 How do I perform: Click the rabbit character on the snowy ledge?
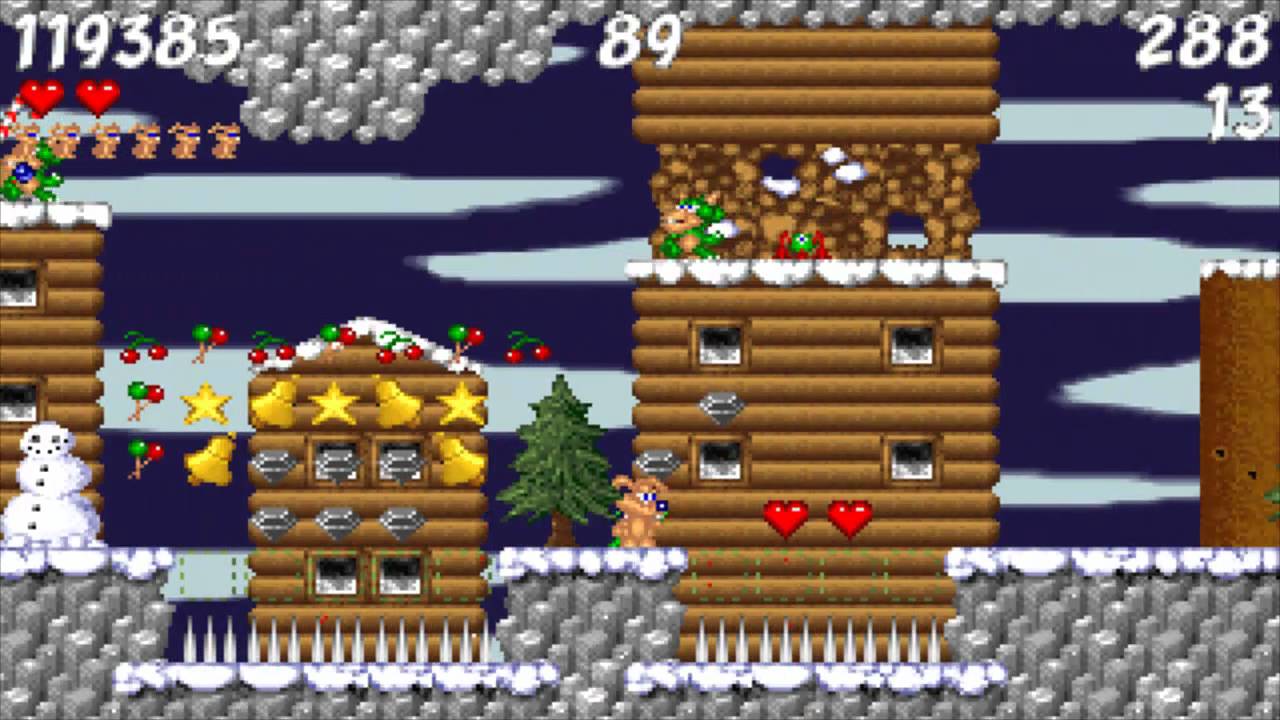[x=642, y=510]
